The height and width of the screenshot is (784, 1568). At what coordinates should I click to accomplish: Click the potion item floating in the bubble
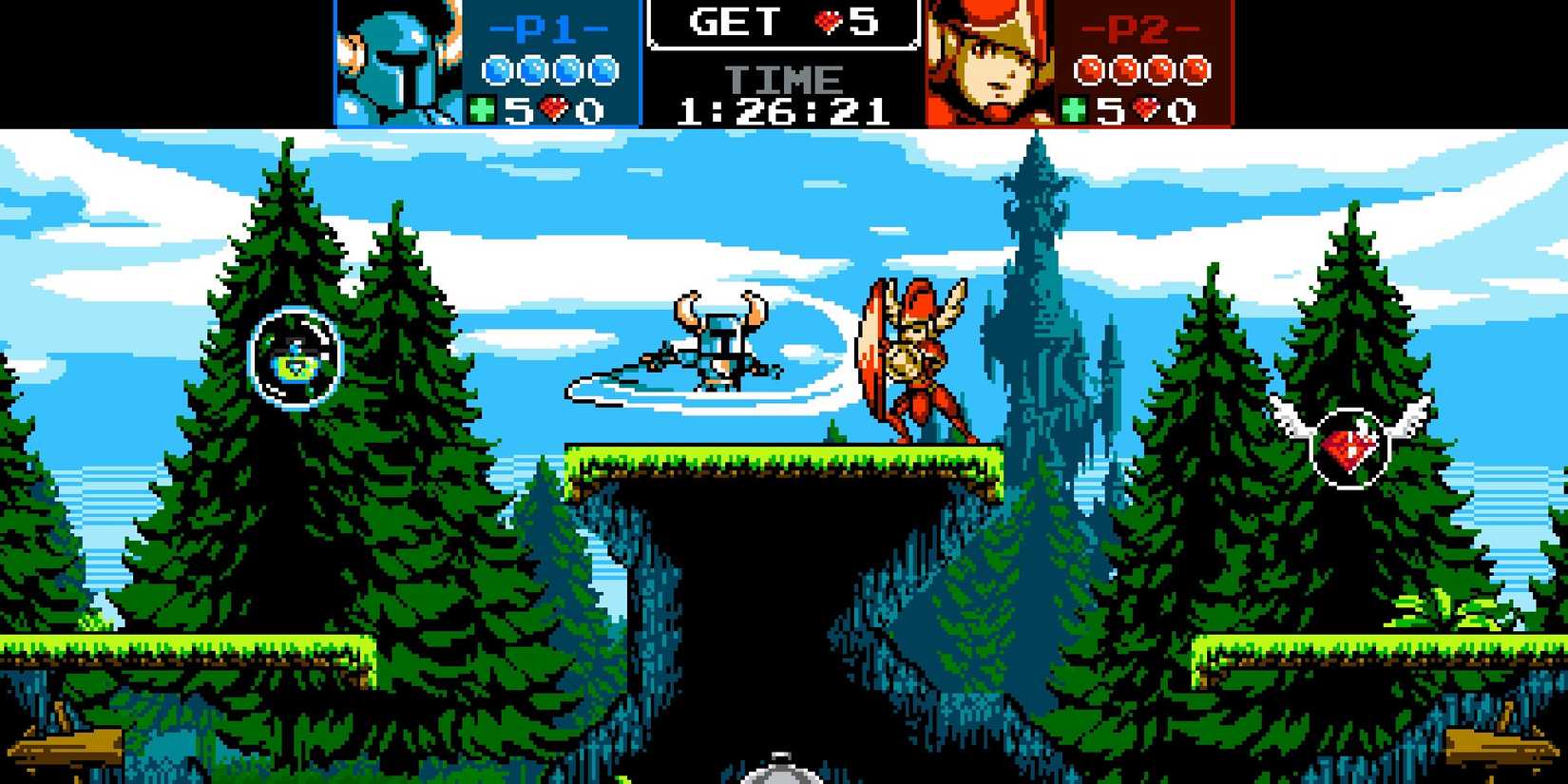coord(293,354)
